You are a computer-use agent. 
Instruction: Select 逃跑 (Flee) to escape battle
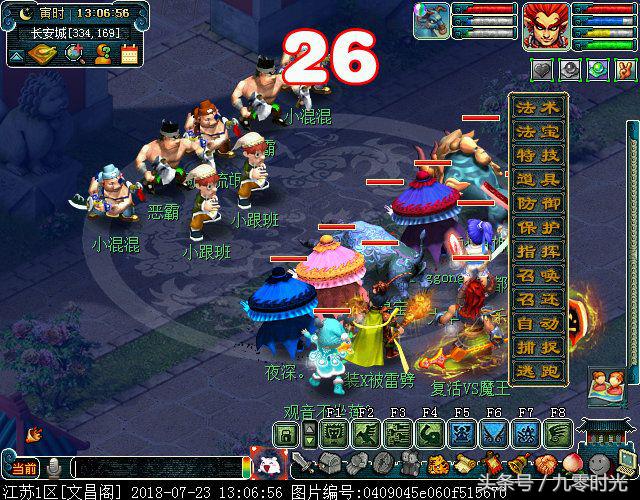pos(538,371)
